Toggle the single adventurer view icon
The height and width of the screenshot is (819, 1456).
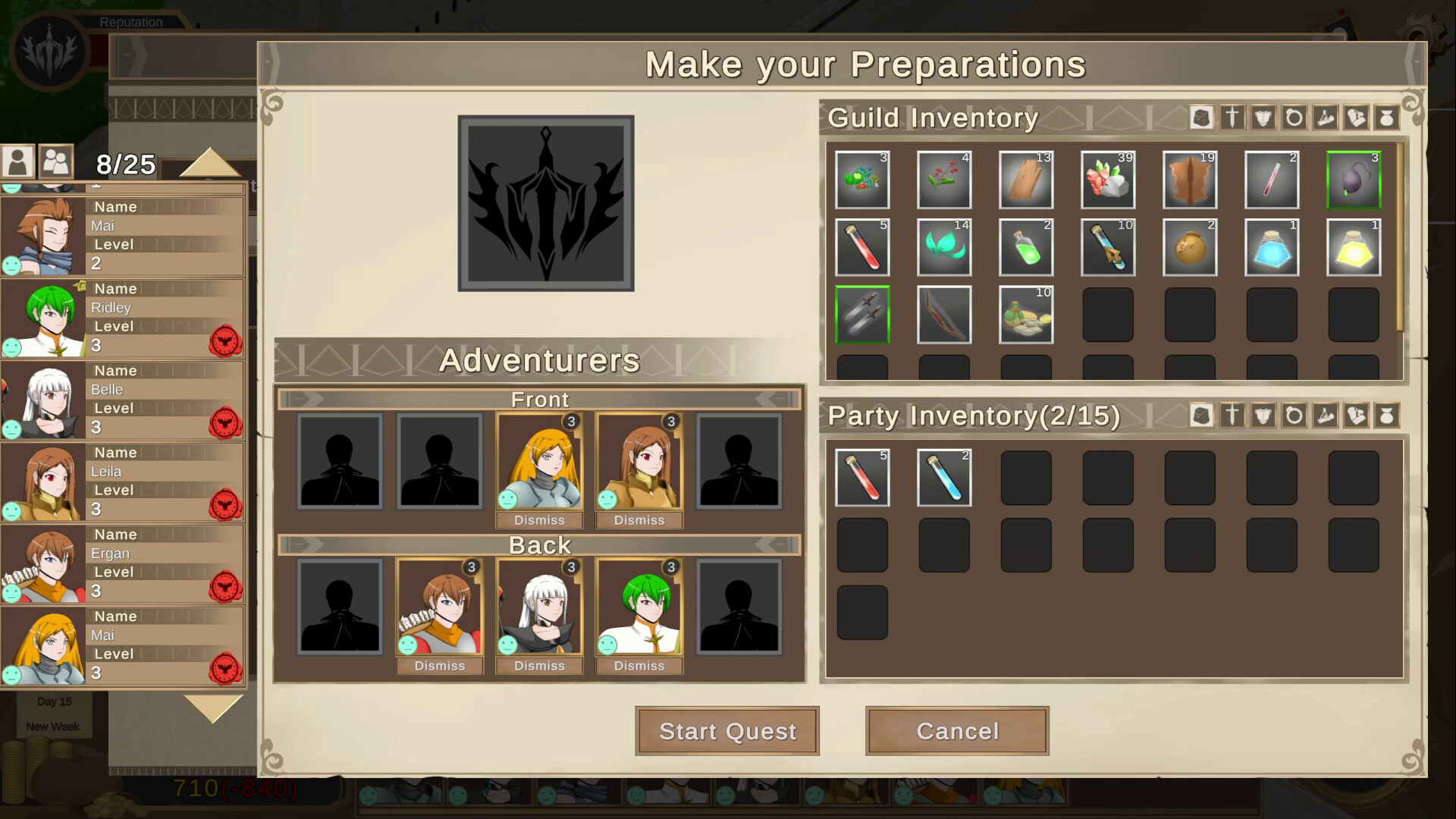(x=17, y=162)
